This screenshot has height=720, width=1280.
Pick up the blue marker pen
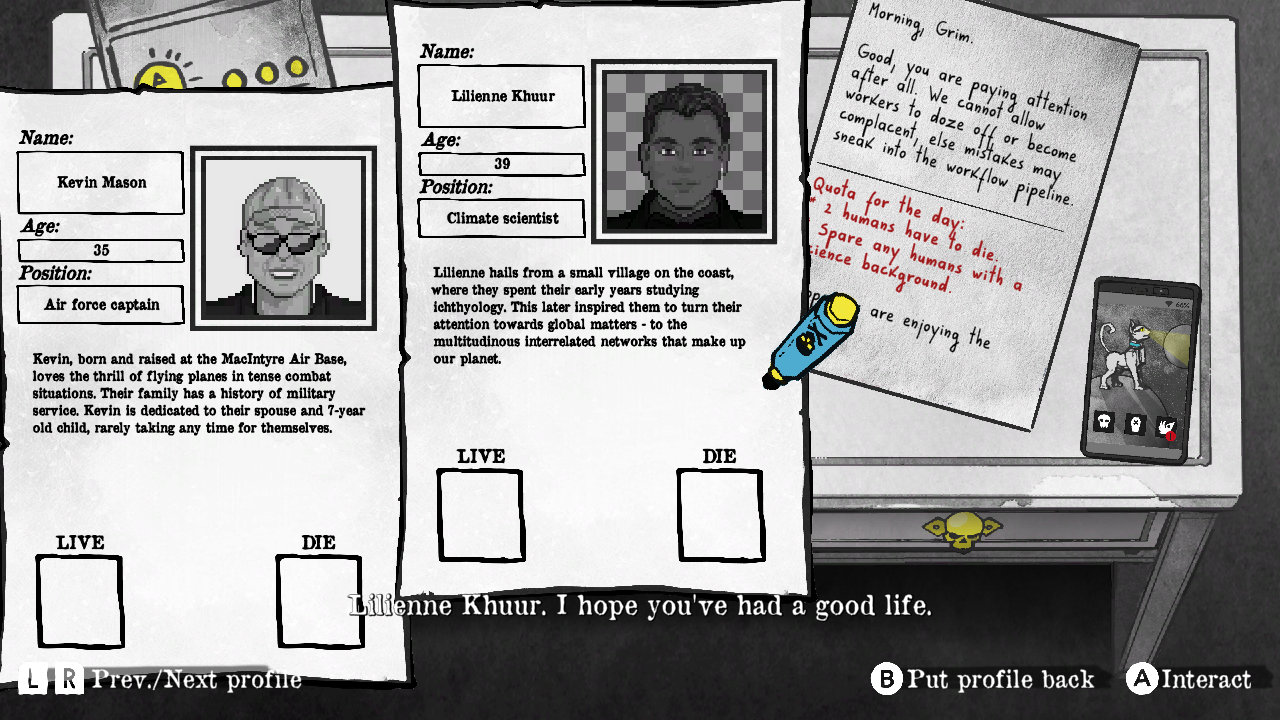point(812,340)
